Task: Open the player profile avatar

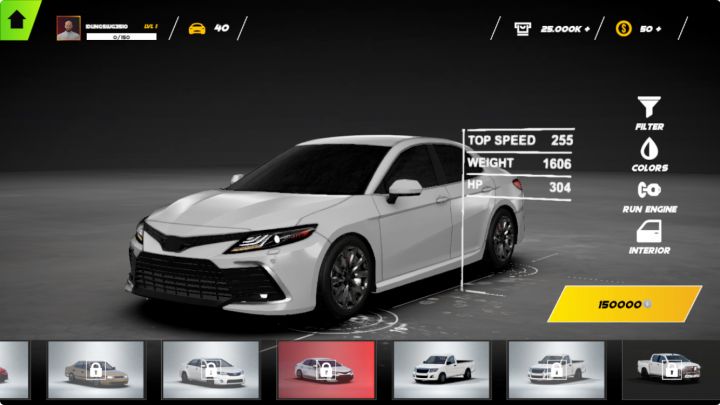Action: click(x=68, y=28)
